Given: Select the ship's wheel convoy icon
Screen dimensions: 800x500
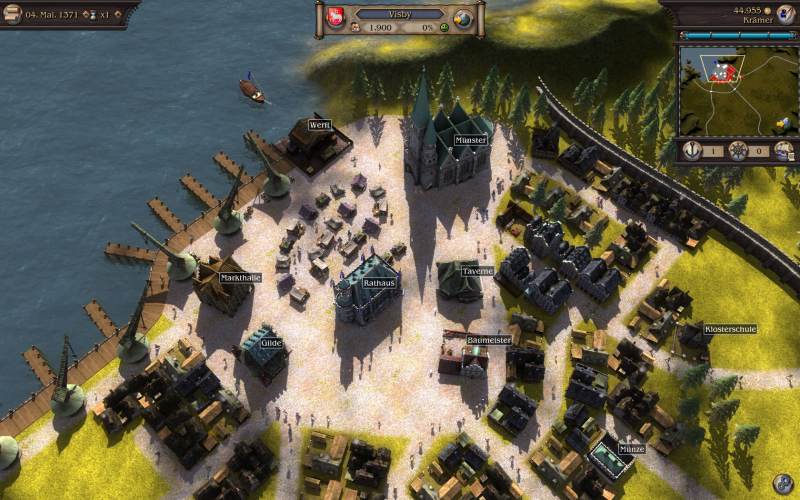Looking at the screenshot, I should tap(738, 151).
